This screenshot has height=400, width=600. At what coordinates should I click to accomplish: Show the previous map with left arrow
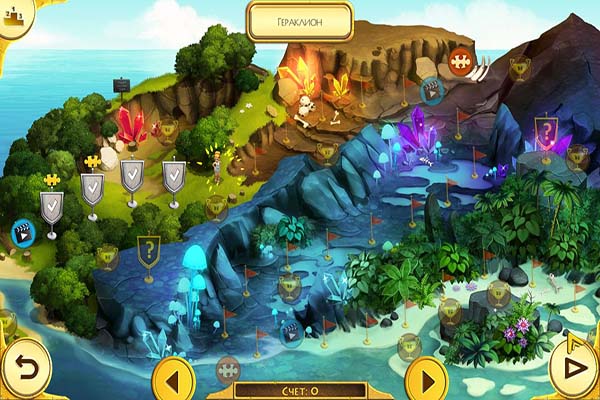click(174, 379)
